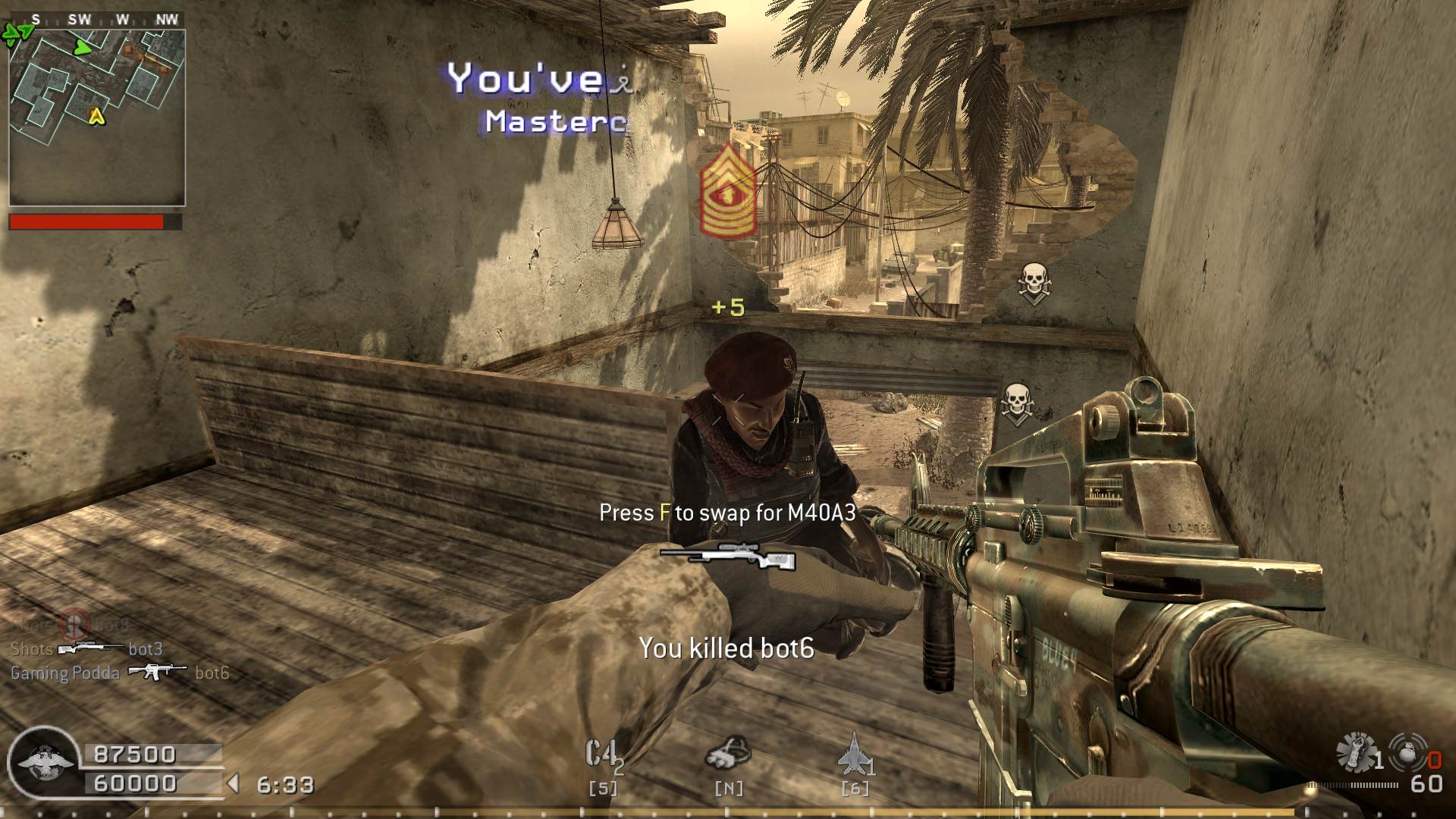
Task: Select the Shots killed bot3 killfeed row
Action: pyautogui.click(x=86, y=649)
